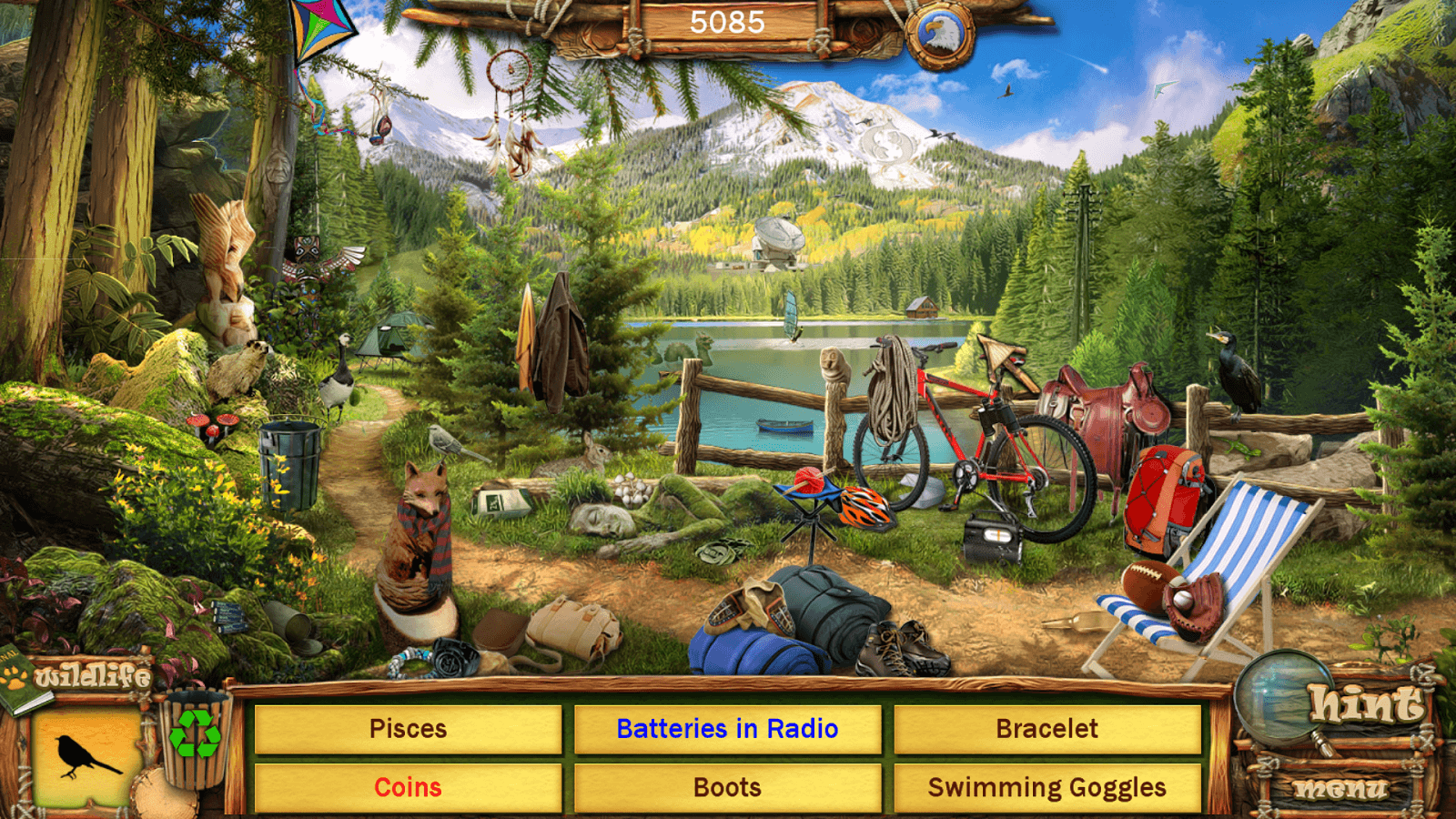Activate the recycling bin icon
The height and width of the screenshot is (819, 1456).
[195, 735]
